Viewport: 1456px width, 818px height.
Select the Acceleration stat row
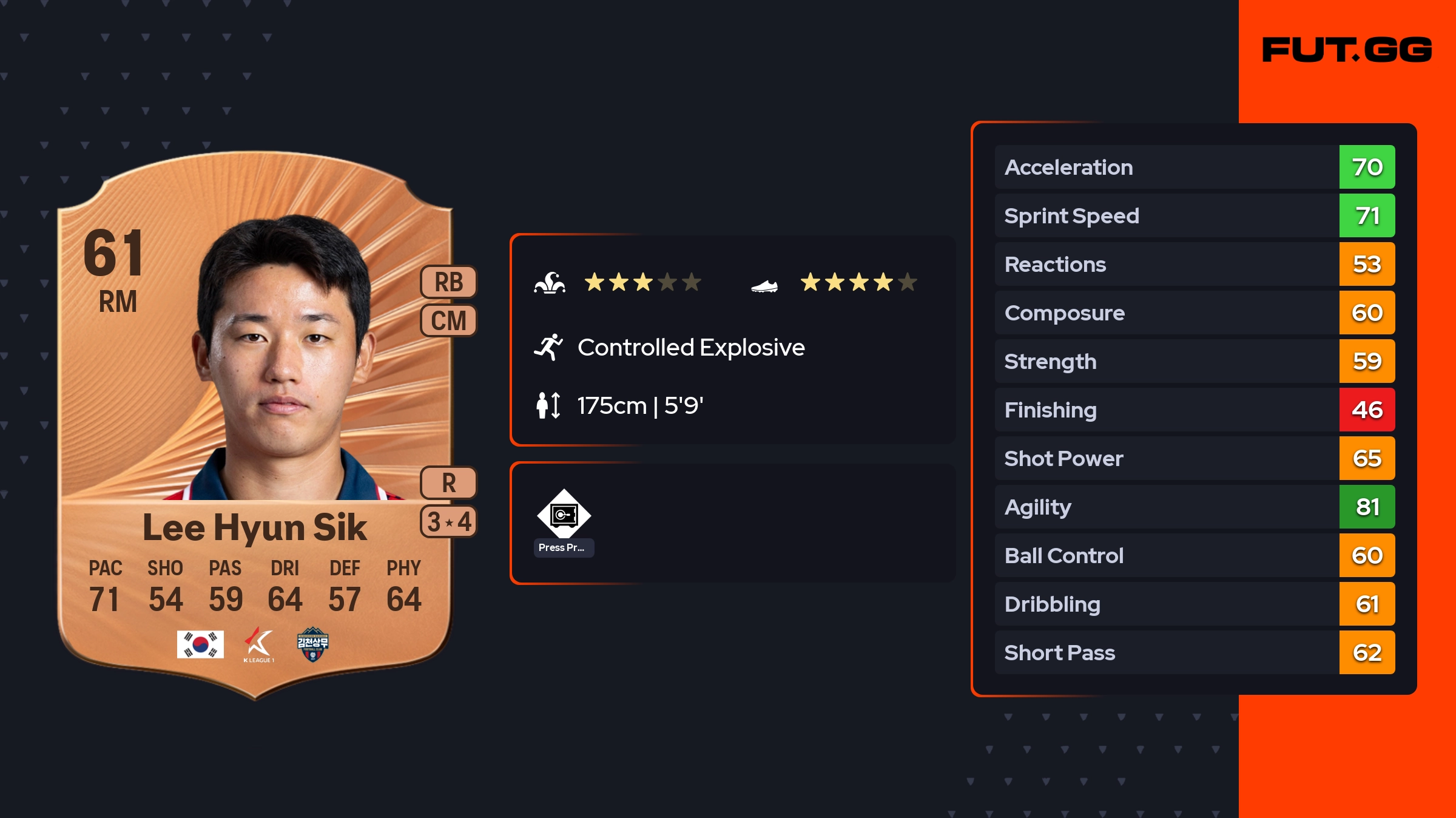(x=1195, y=167)
